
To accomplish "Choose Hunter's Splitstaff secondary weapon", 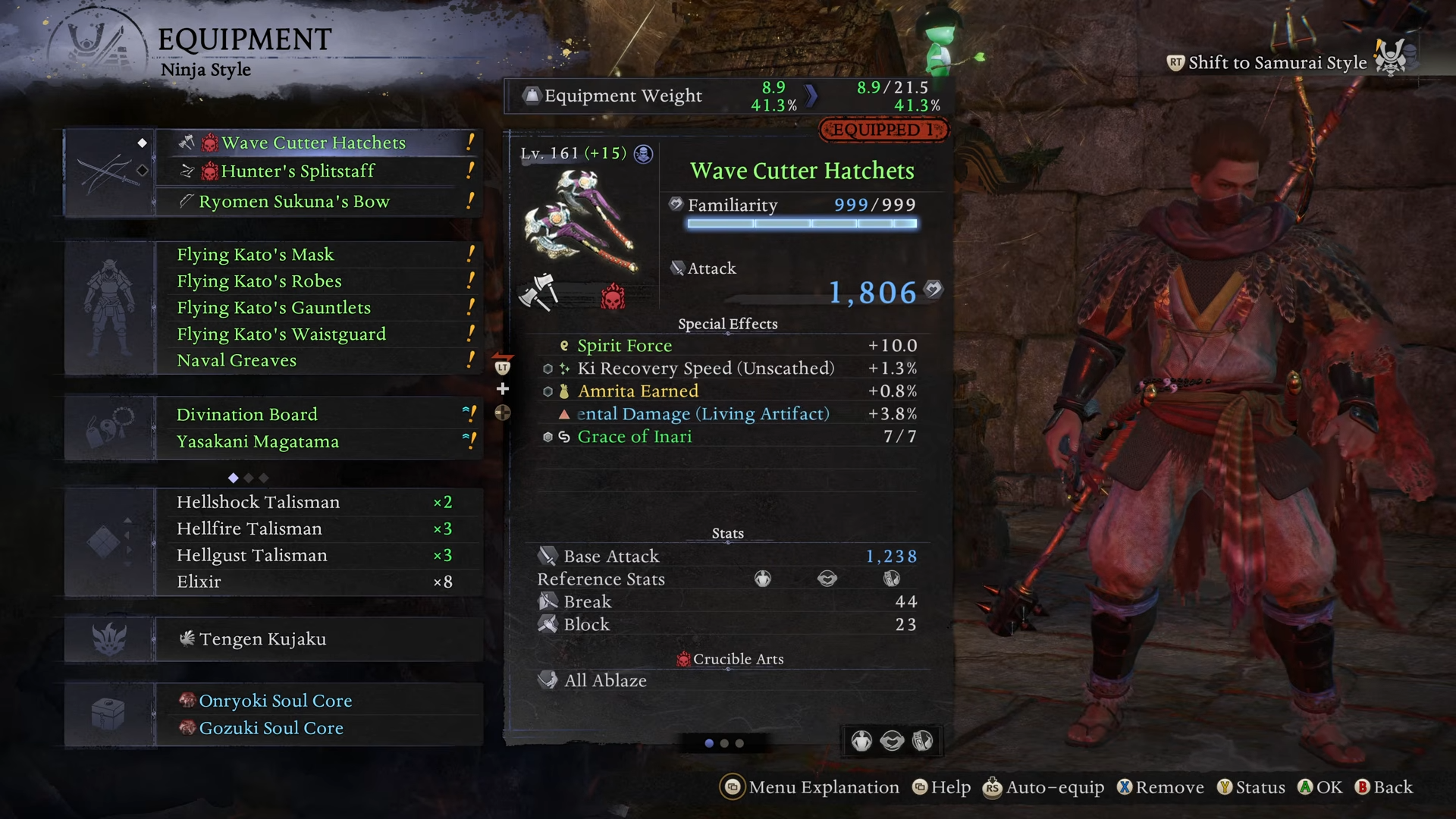I will click(298, 171).
